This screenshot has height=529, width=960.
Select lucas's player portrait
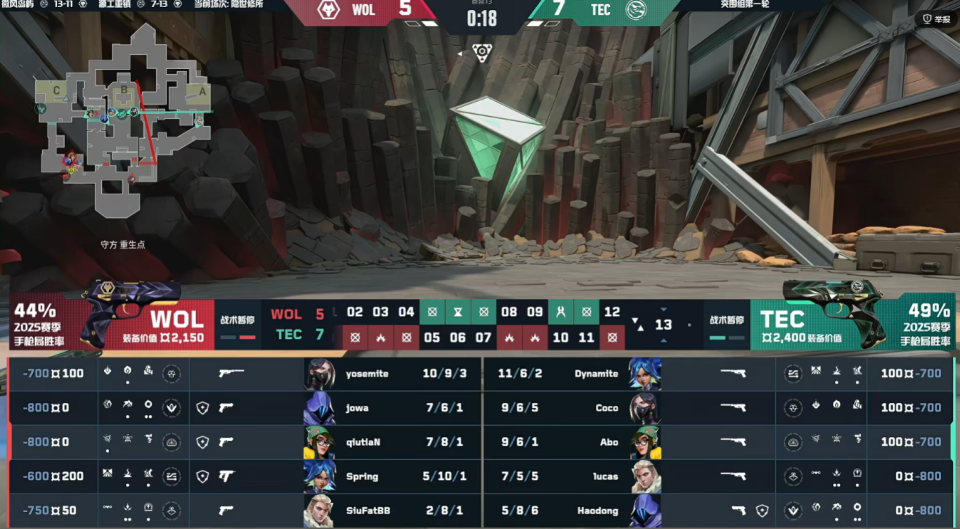click(x=645, y=476)
